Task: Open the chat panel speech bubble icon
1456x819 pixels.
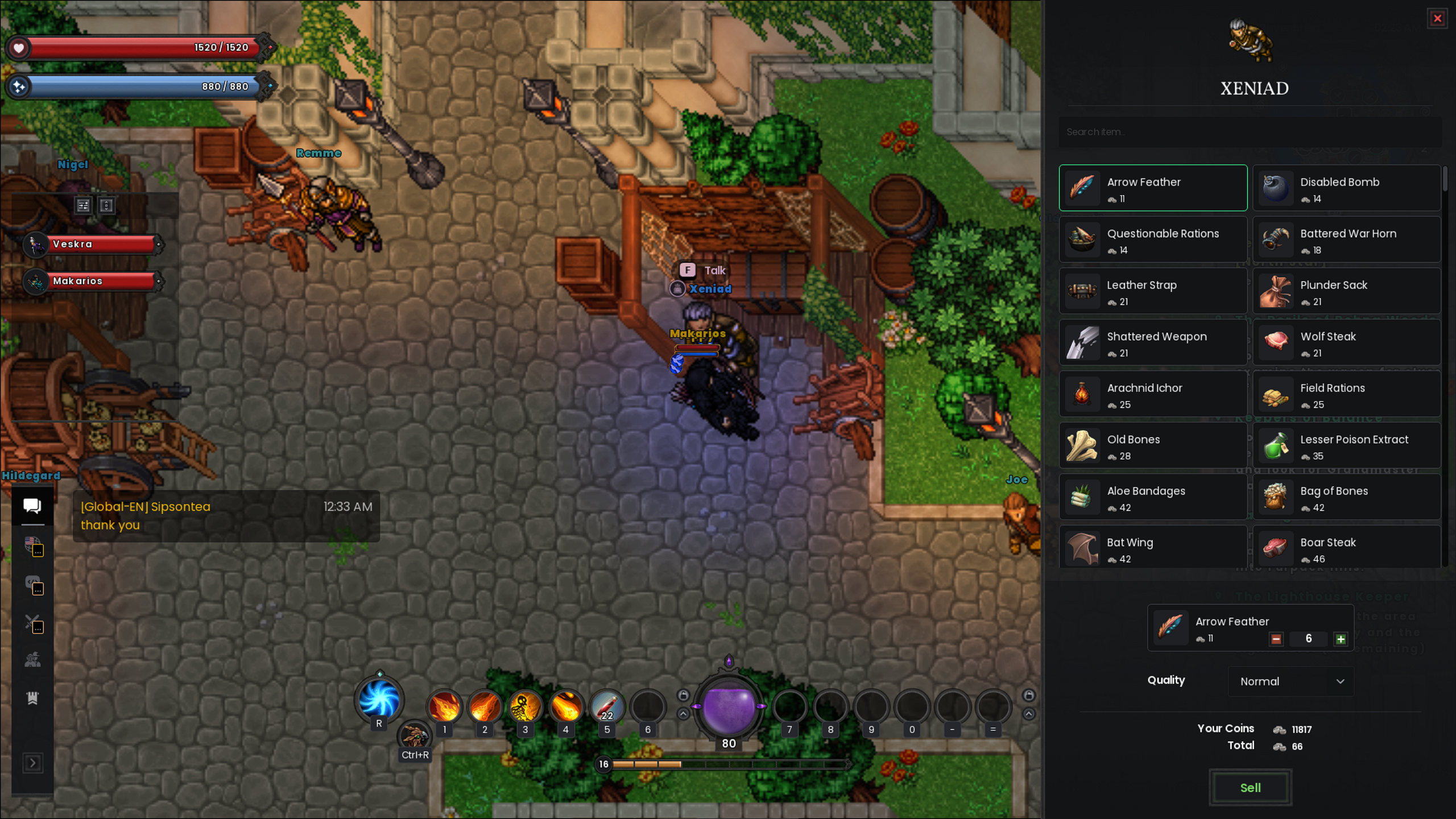Action: point(32,505)
